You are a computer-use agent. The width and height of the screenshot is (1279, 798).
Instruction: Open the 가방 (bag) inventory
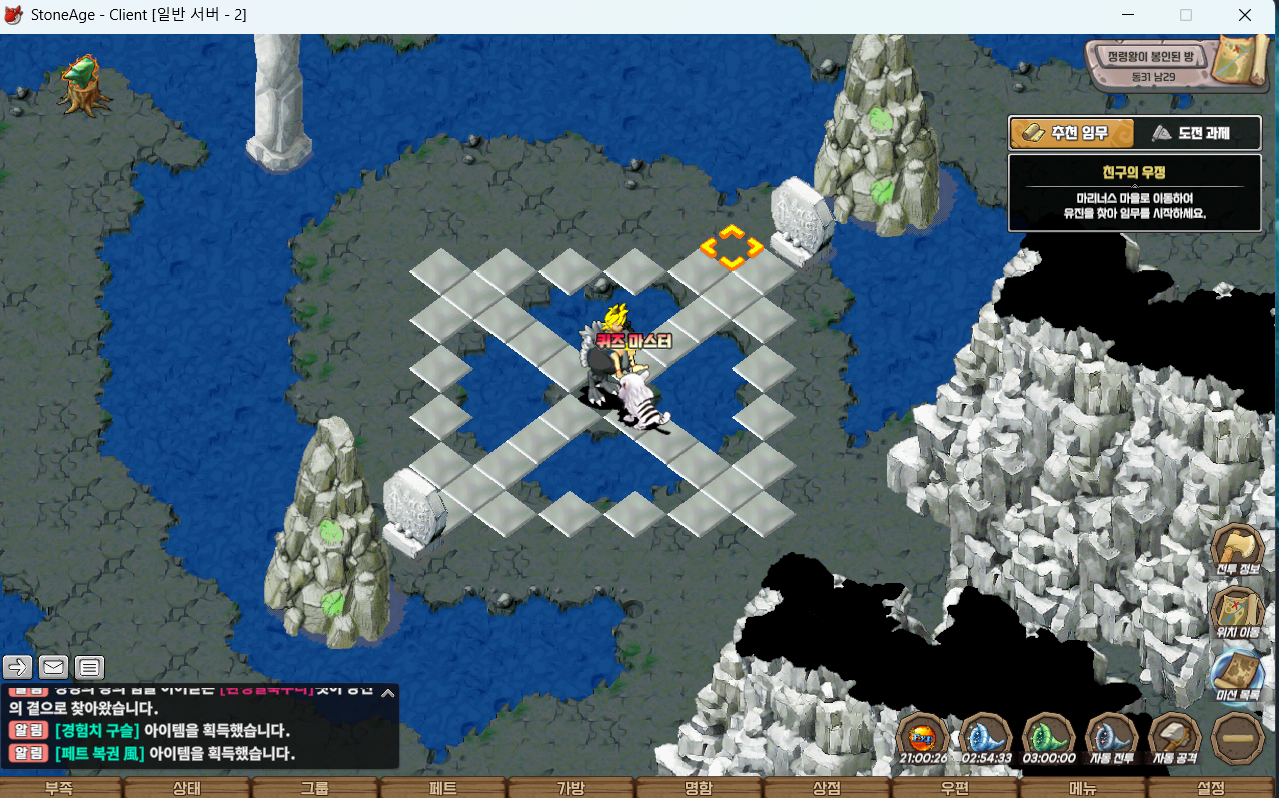click(570, 788)
